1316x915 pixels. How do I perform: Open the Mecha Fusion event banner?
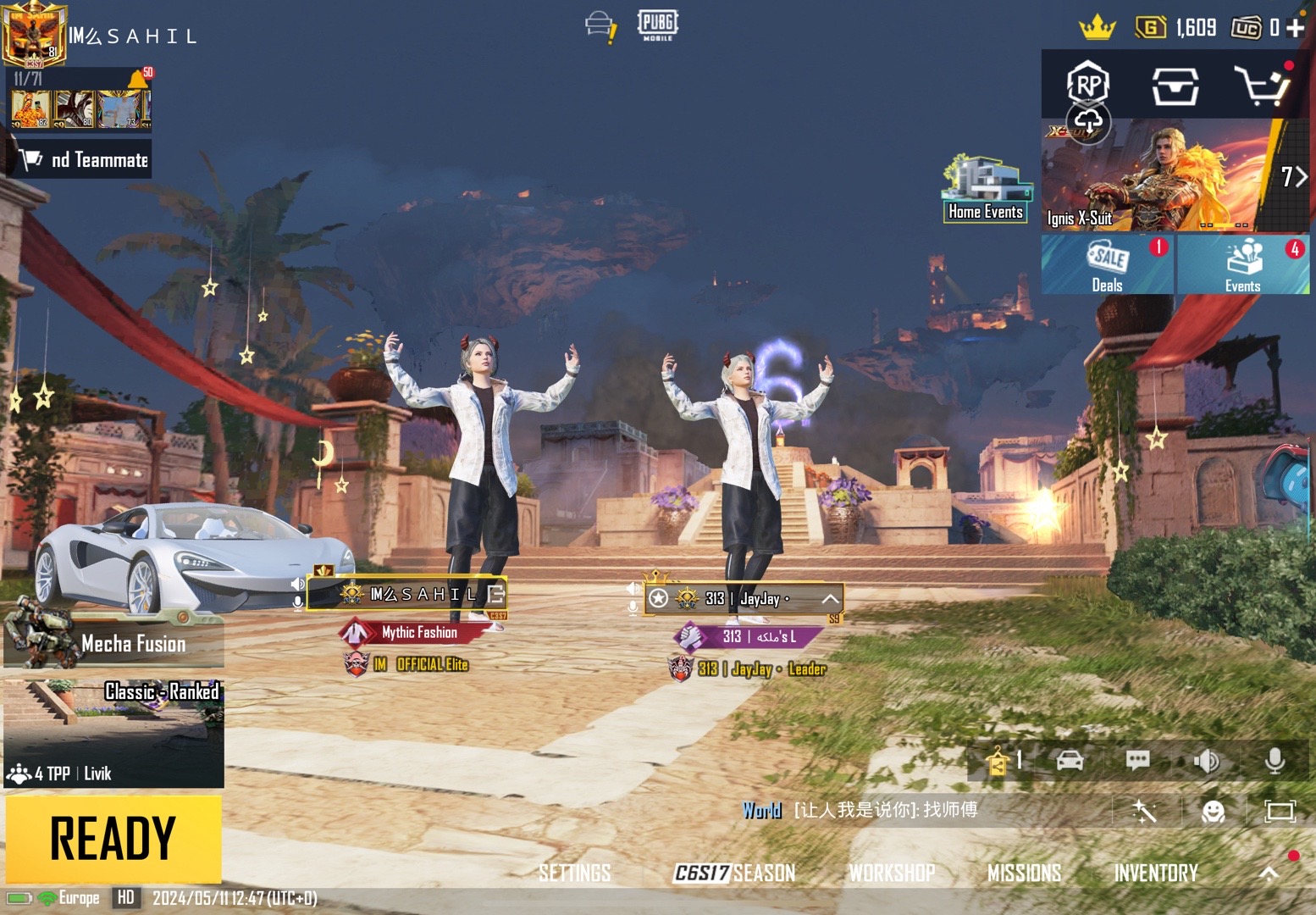[113, 643]
